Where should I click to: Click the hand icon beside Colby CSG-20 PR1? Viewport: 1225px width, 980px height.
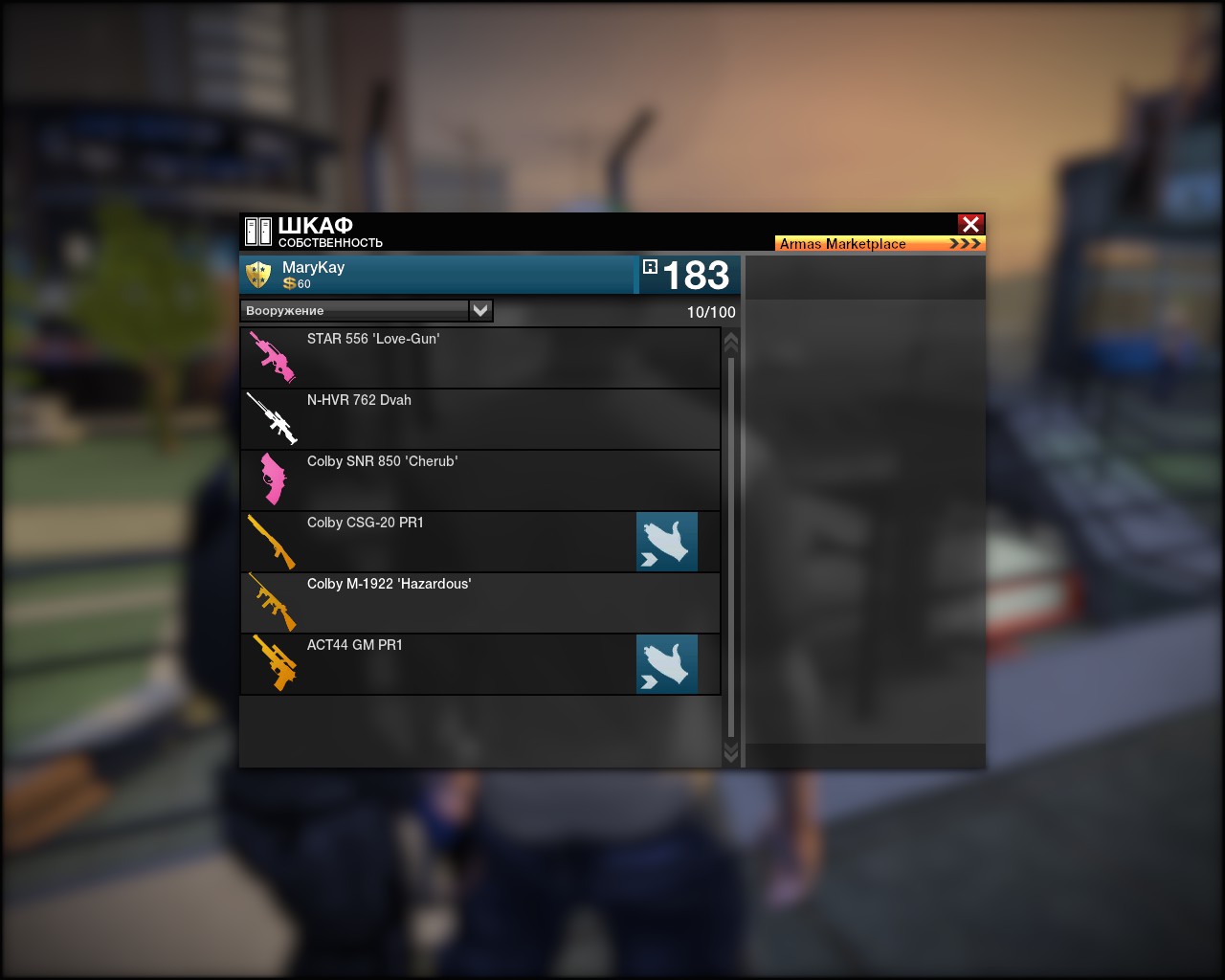(x=667, y=542)
